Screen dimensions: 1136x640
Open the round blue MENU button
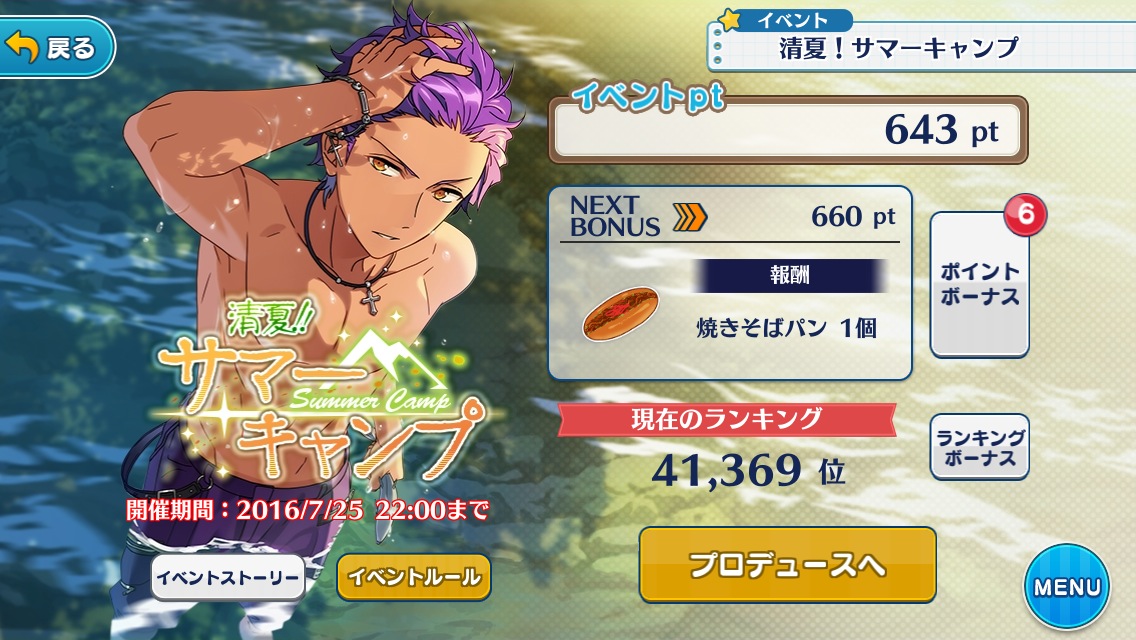[1067, 587]
